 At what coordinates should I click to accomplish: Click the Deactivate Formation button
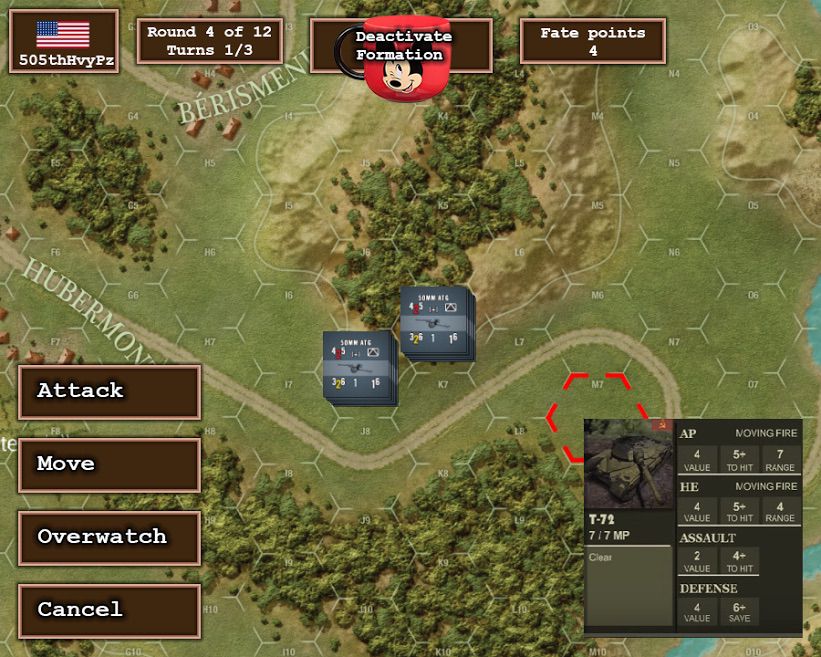(x=402, y=45)
